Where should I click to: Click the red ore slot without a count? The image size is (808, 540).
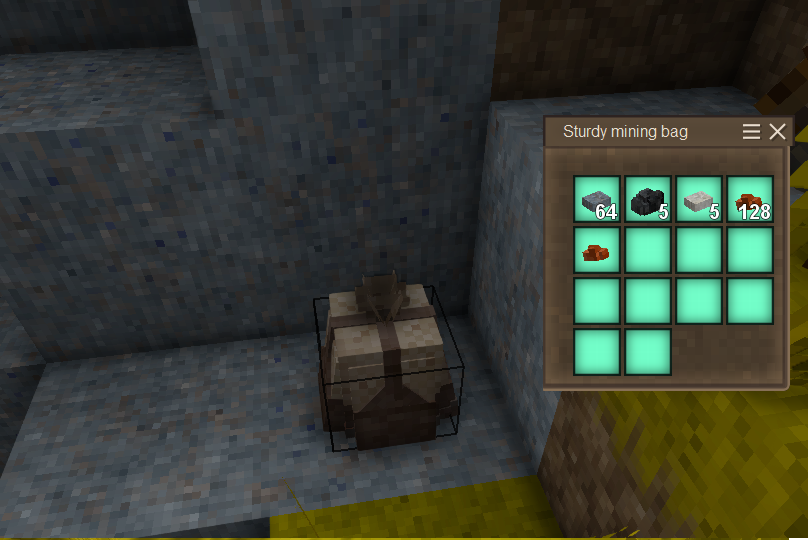point(597,250)
